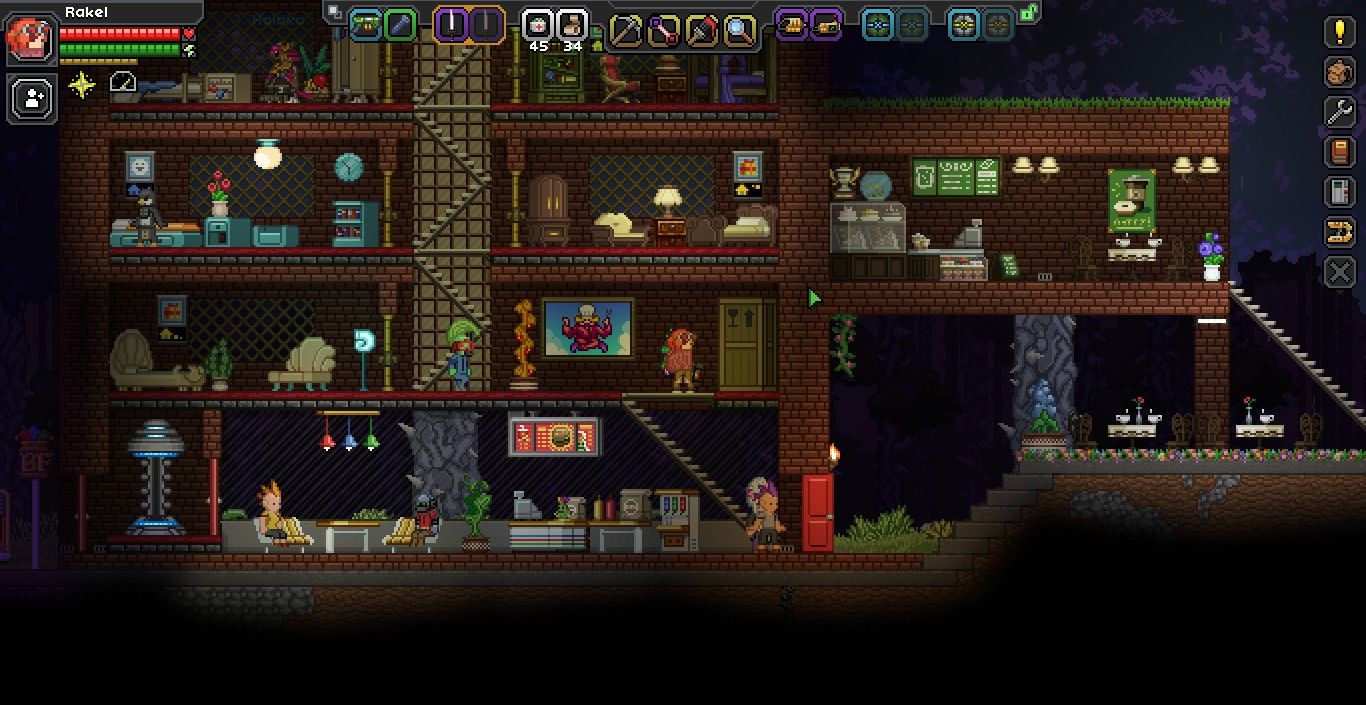Select the blue flashlight hotbar slot
Screen dimensions: 1366x705
coord(400,25)
